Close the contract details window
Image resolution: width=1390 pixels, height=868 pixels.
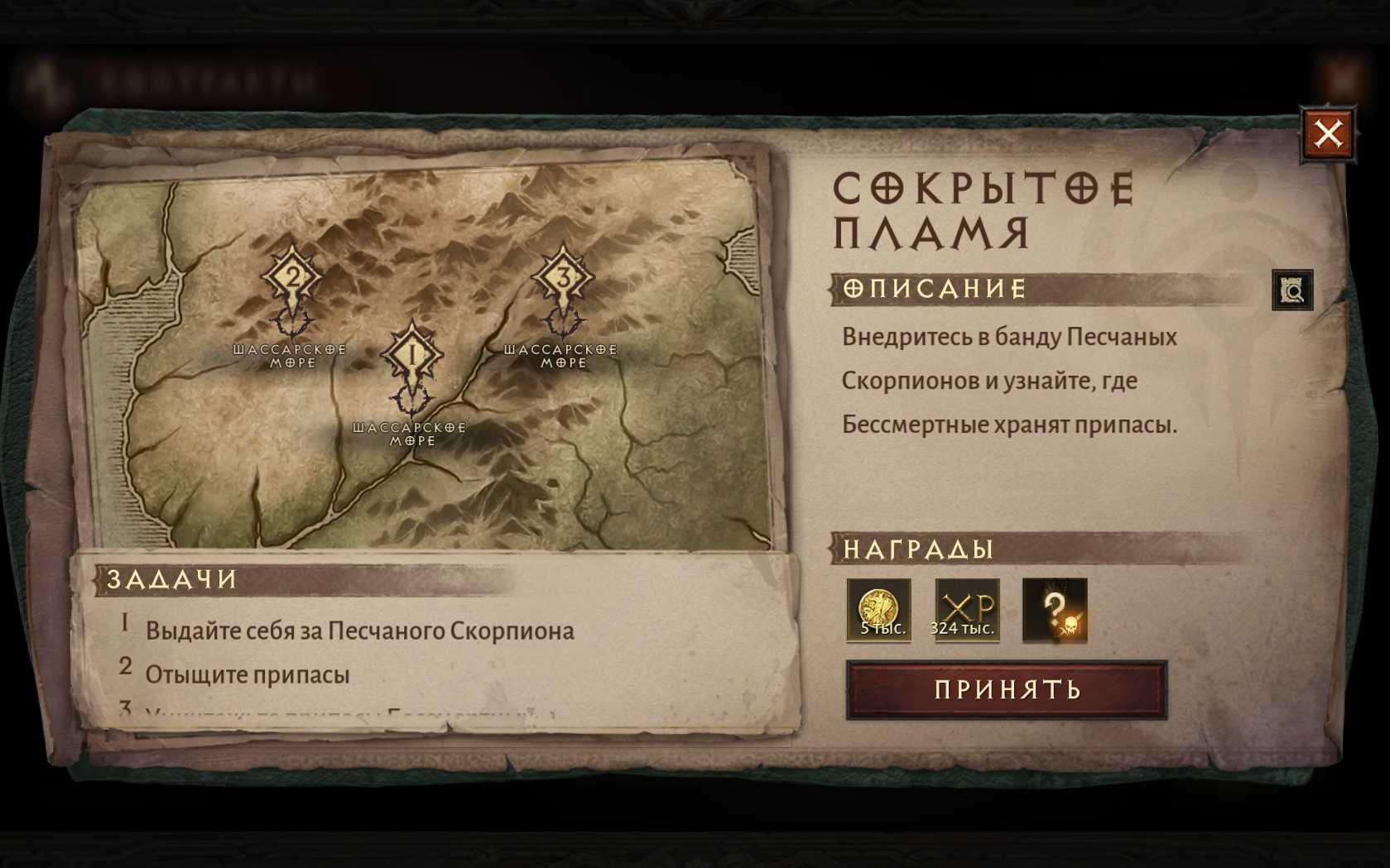(x=1328, y=133)
